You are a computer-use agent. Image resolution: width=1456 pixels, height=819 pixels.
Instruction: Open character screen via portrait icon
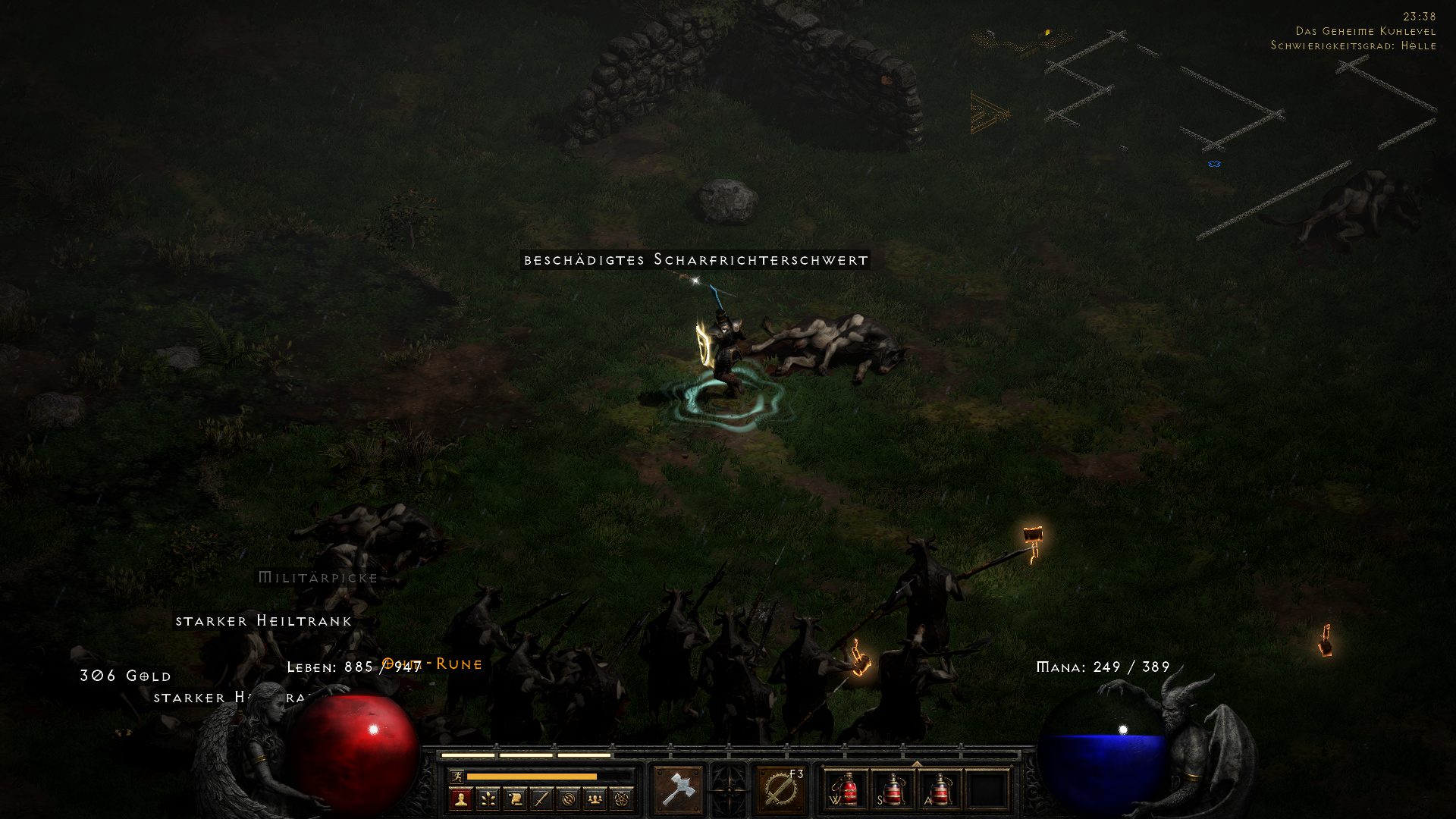(x=460, y=800)
